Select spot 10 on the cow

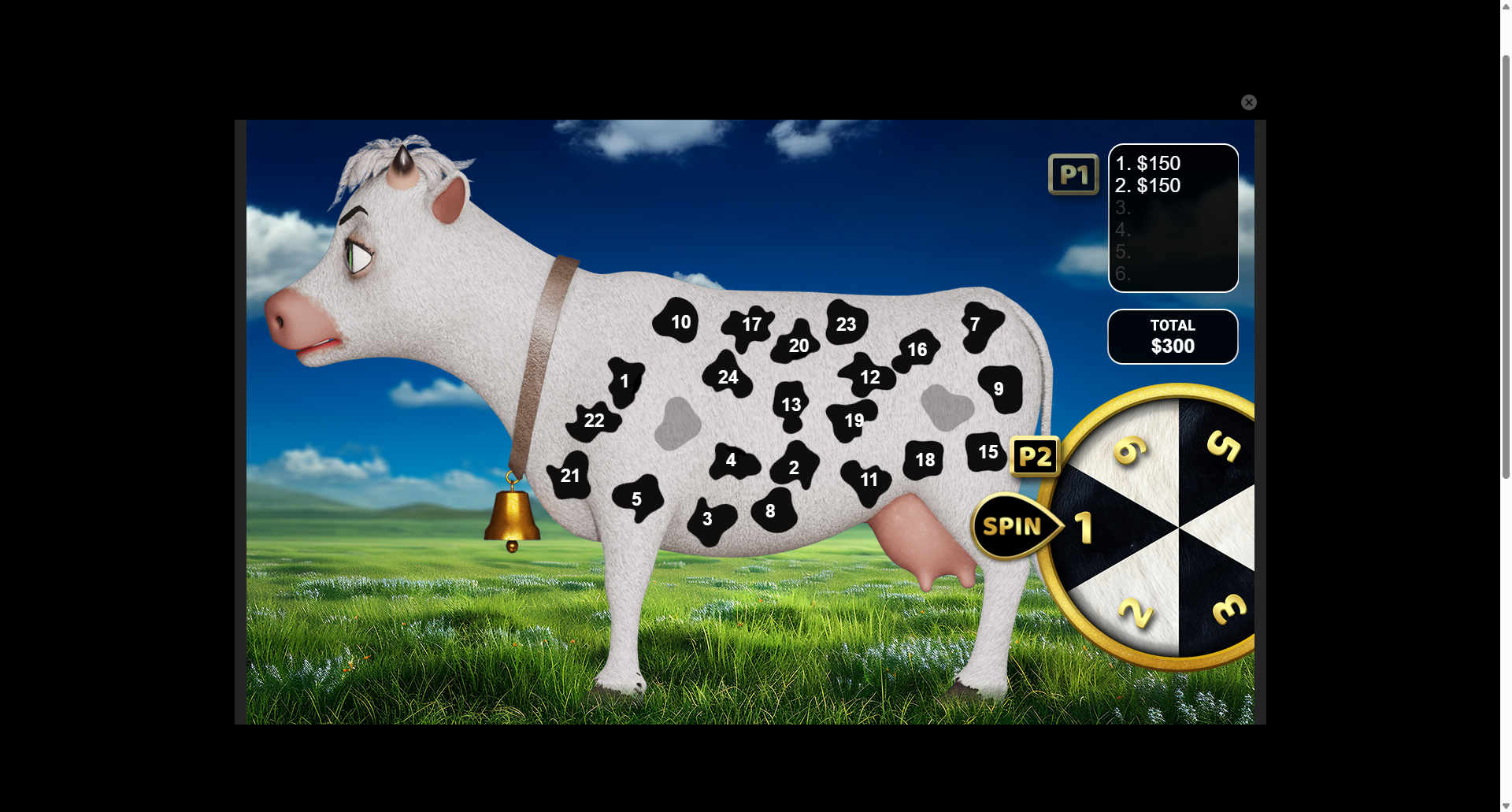click(679, 321)
